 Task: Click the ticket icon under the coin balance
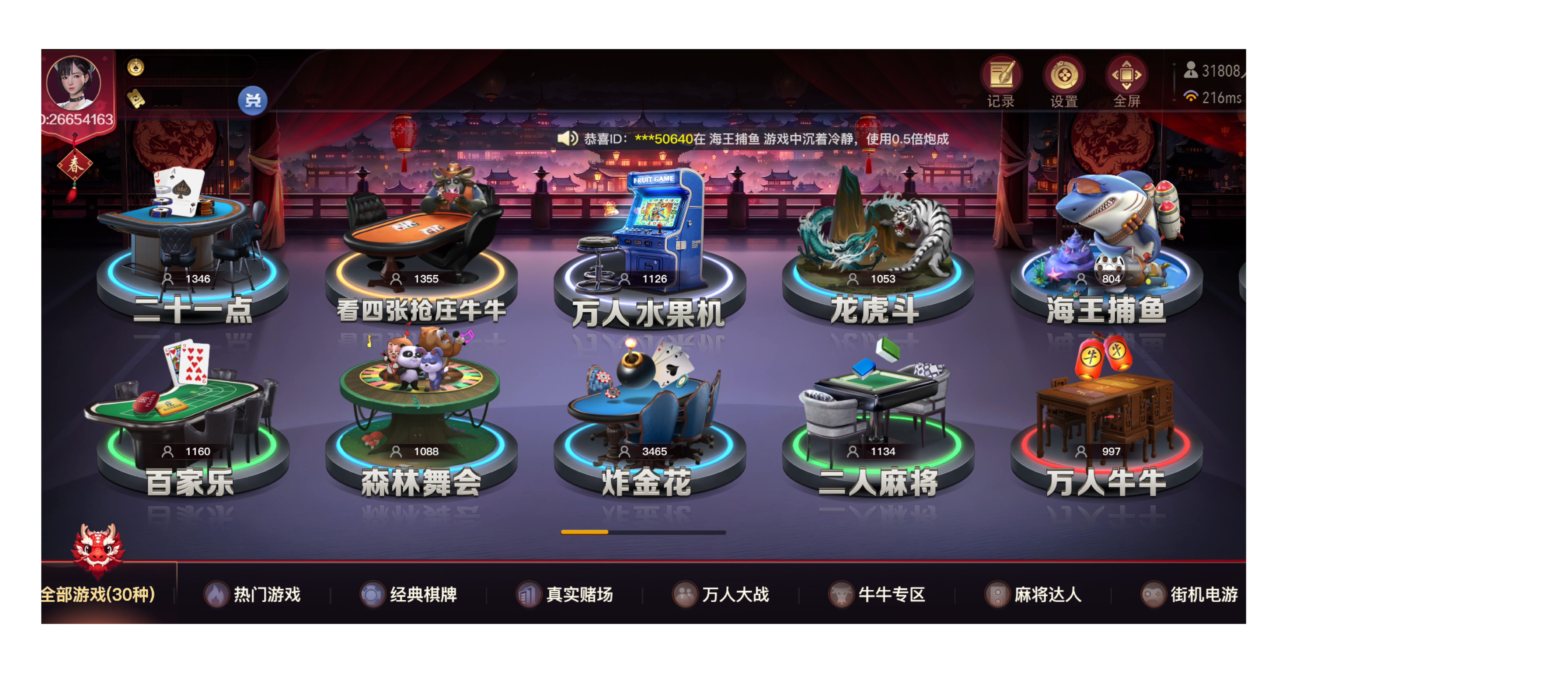tap(136, 99)
